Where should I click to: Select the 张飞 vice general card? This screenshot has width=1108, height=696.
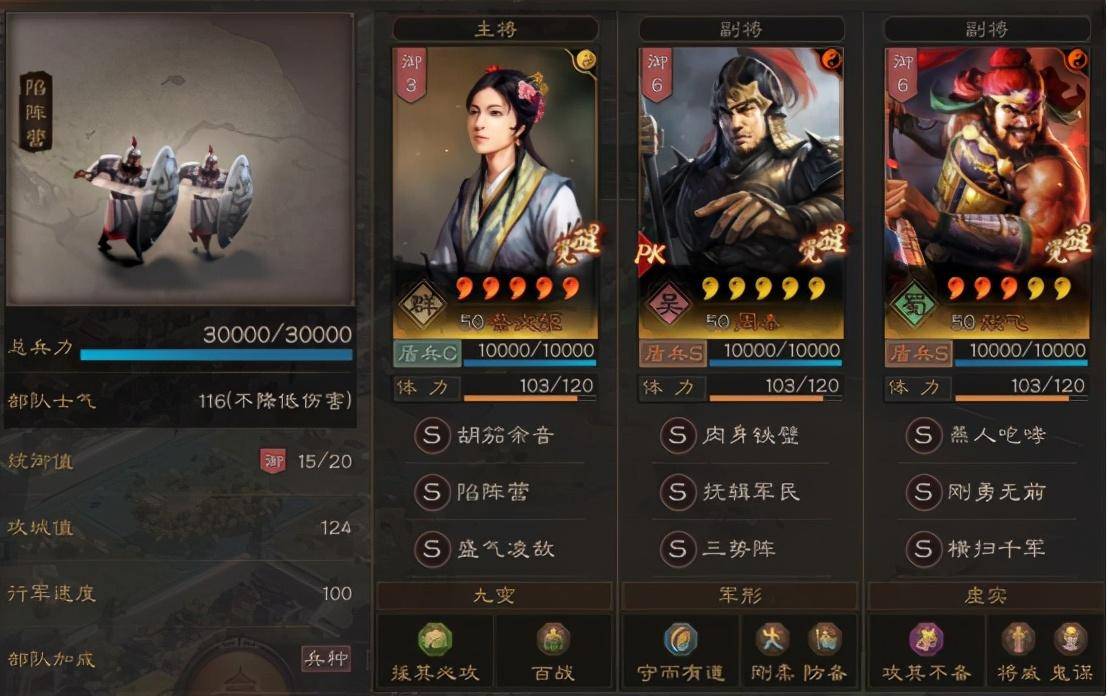pyautogui.click(x=987, y=190)
